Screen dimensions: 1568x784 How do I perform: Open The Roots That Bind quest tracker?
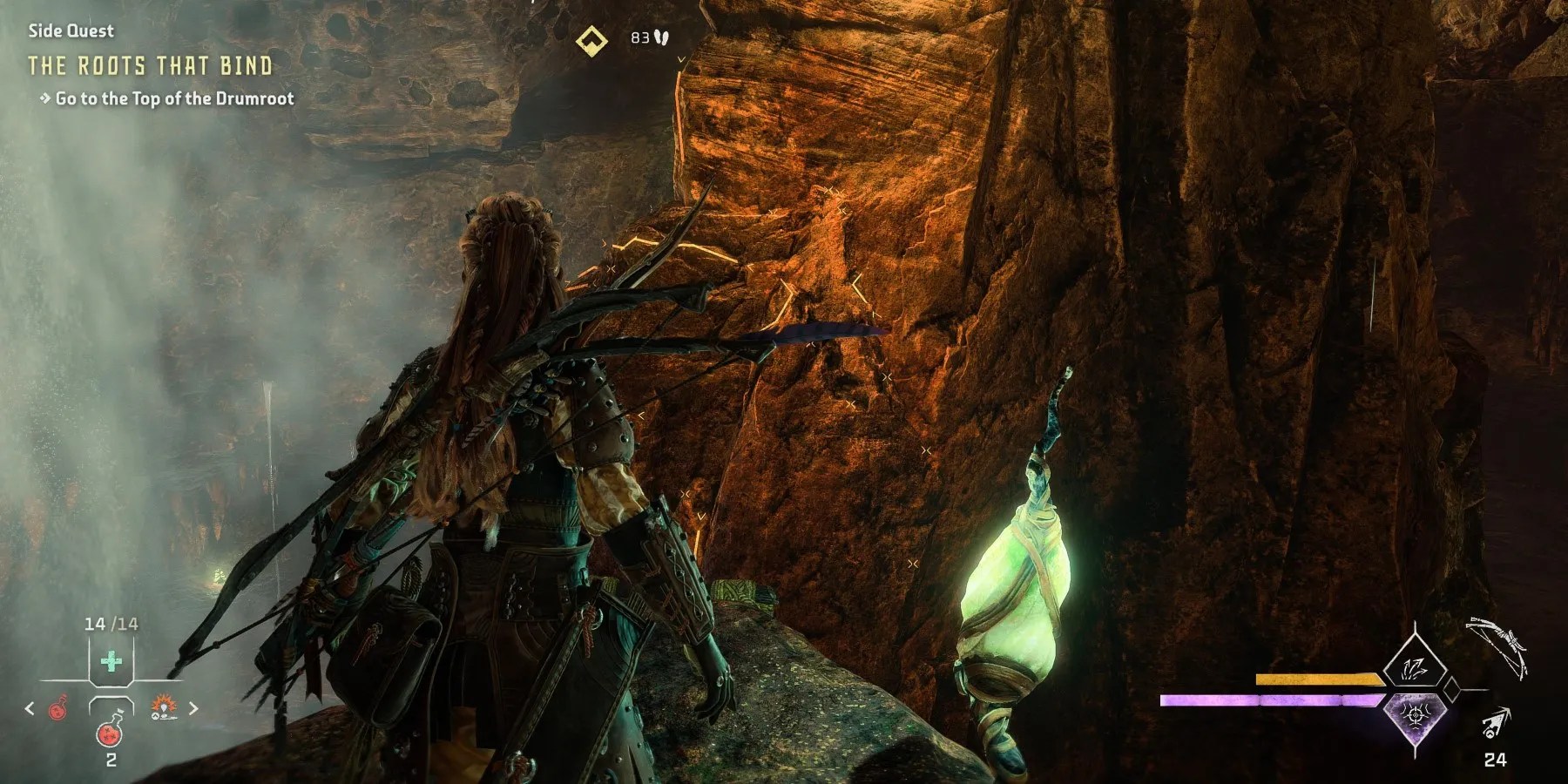pos(150,66)
